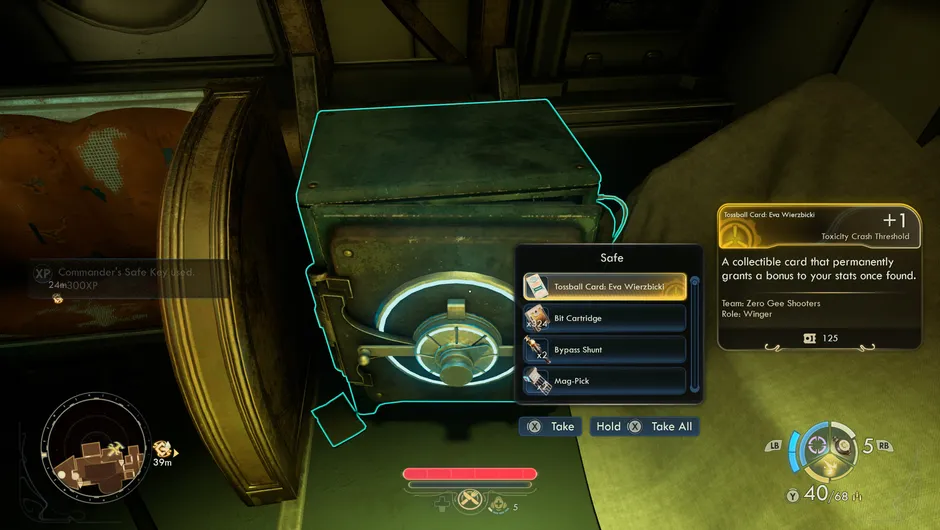
Task: Choose the Bit Cartridge row
Action: pos(604,318)
